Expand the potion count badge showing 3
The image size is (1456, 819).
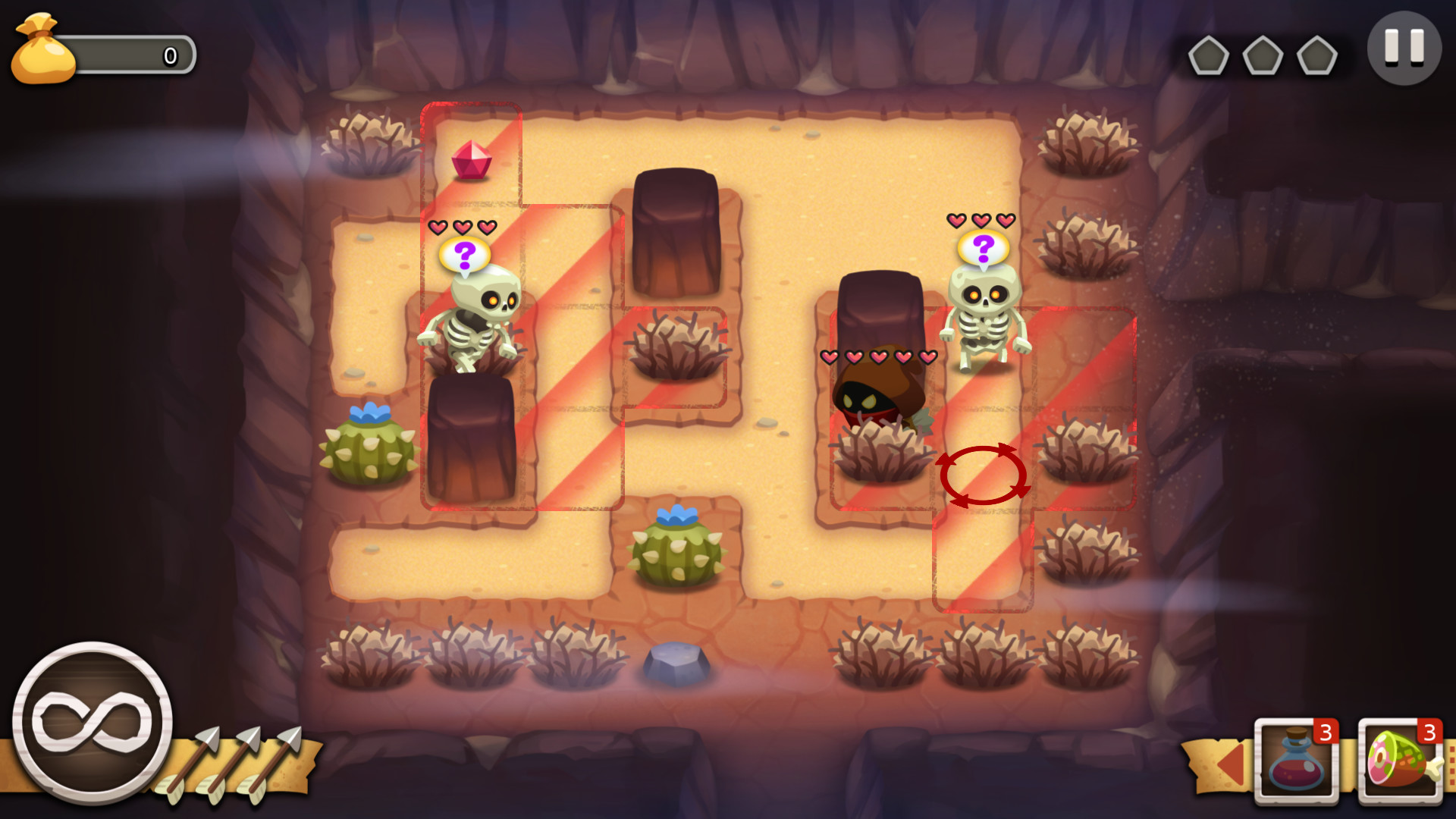point(1326,733)
